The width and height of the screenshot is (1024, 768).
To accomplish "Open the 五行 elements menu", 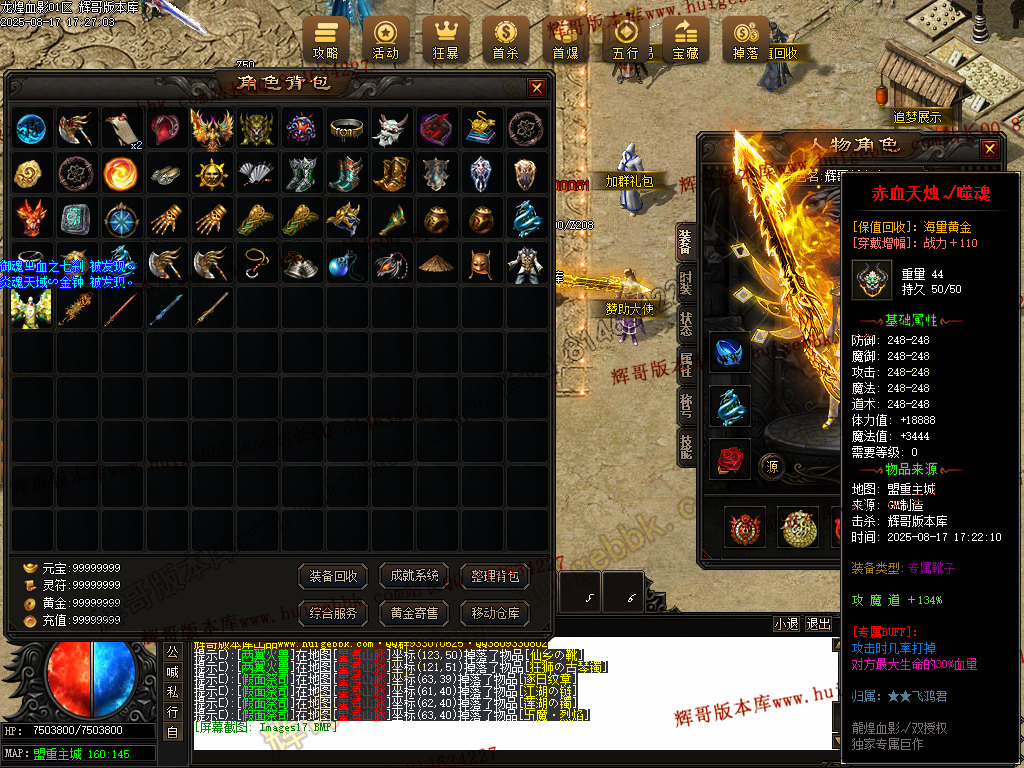I will [x=626, y=39].
